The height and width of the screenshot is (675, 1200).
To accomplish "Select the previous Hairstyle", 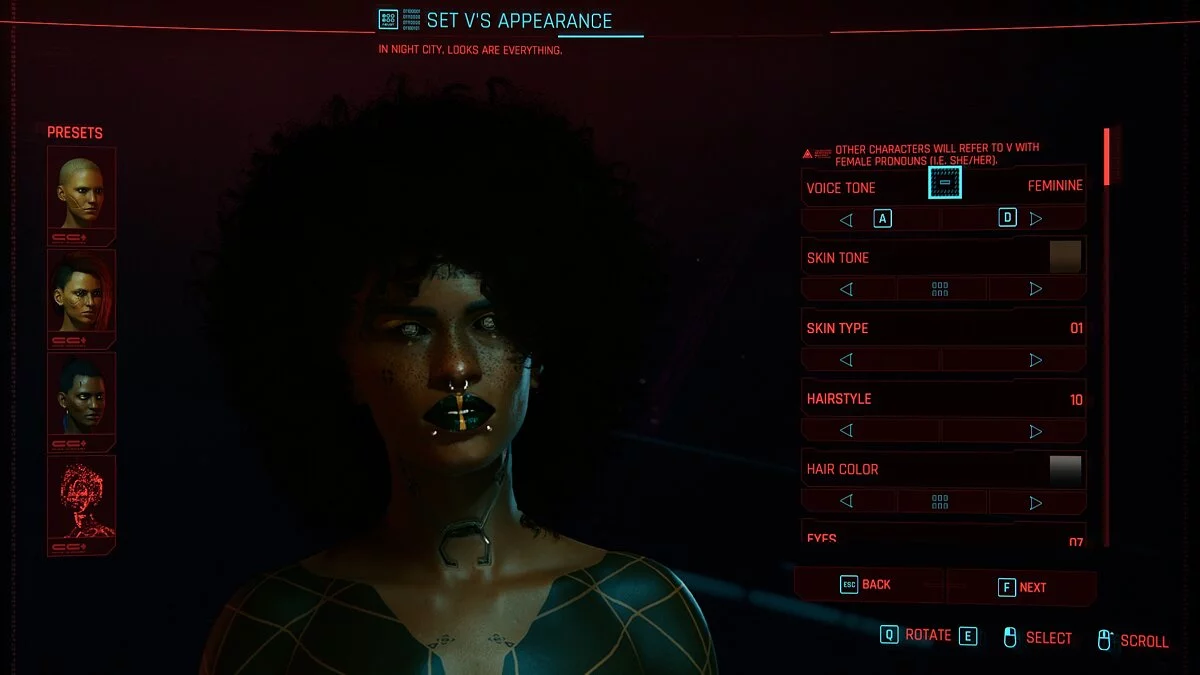I will coord(846,431).
